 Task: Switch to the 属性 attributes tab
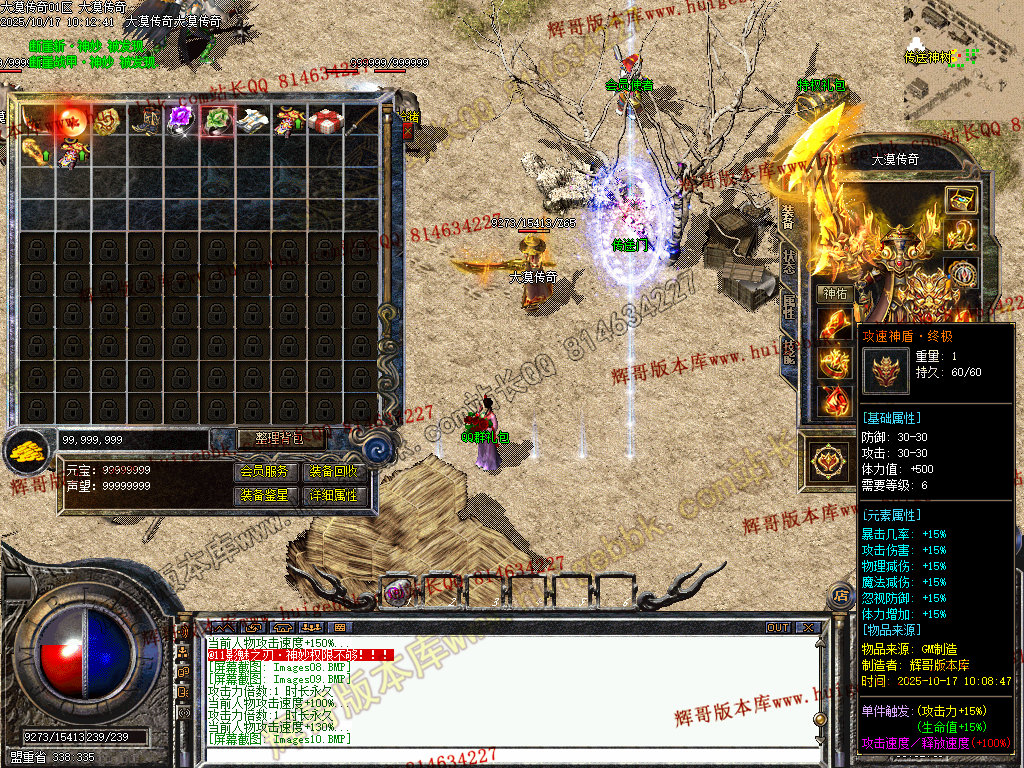point(789,305)
